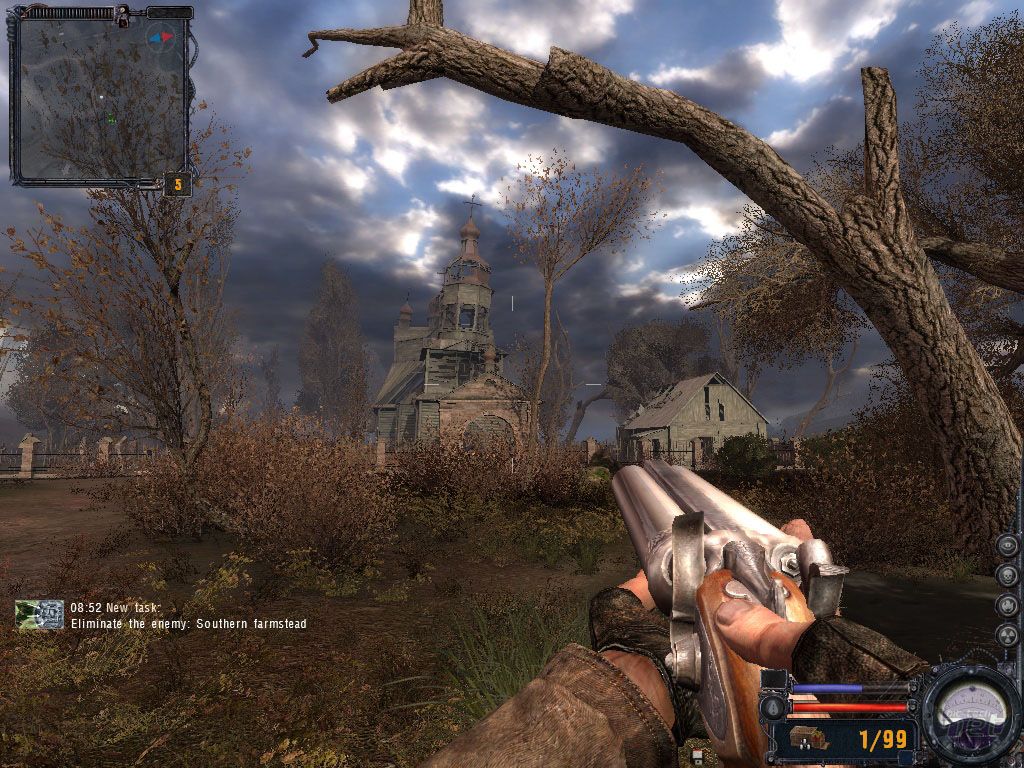The height and width of the screenshot is (768, 1024).
Task: Click the orange number 5 counter badge
Action: [178, 184]
